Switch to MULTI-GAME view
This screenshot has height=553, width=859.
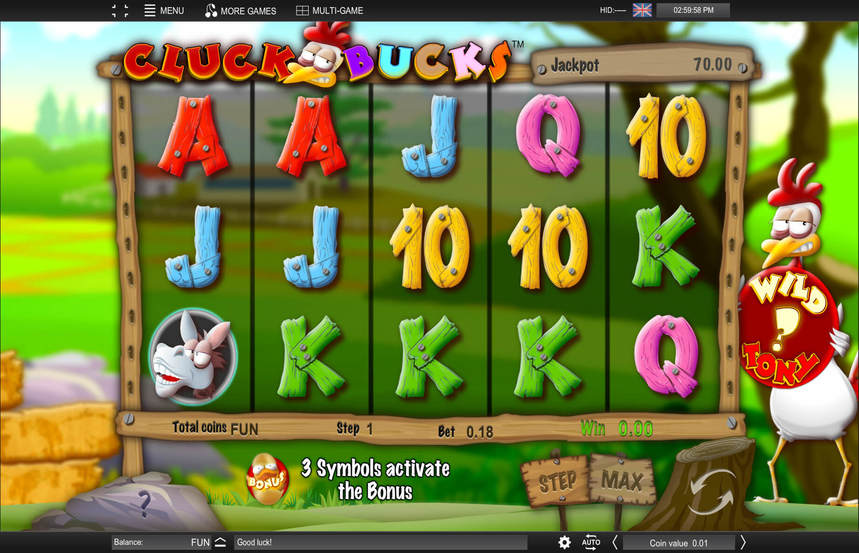pyautogui.click(x=329, y=11)
